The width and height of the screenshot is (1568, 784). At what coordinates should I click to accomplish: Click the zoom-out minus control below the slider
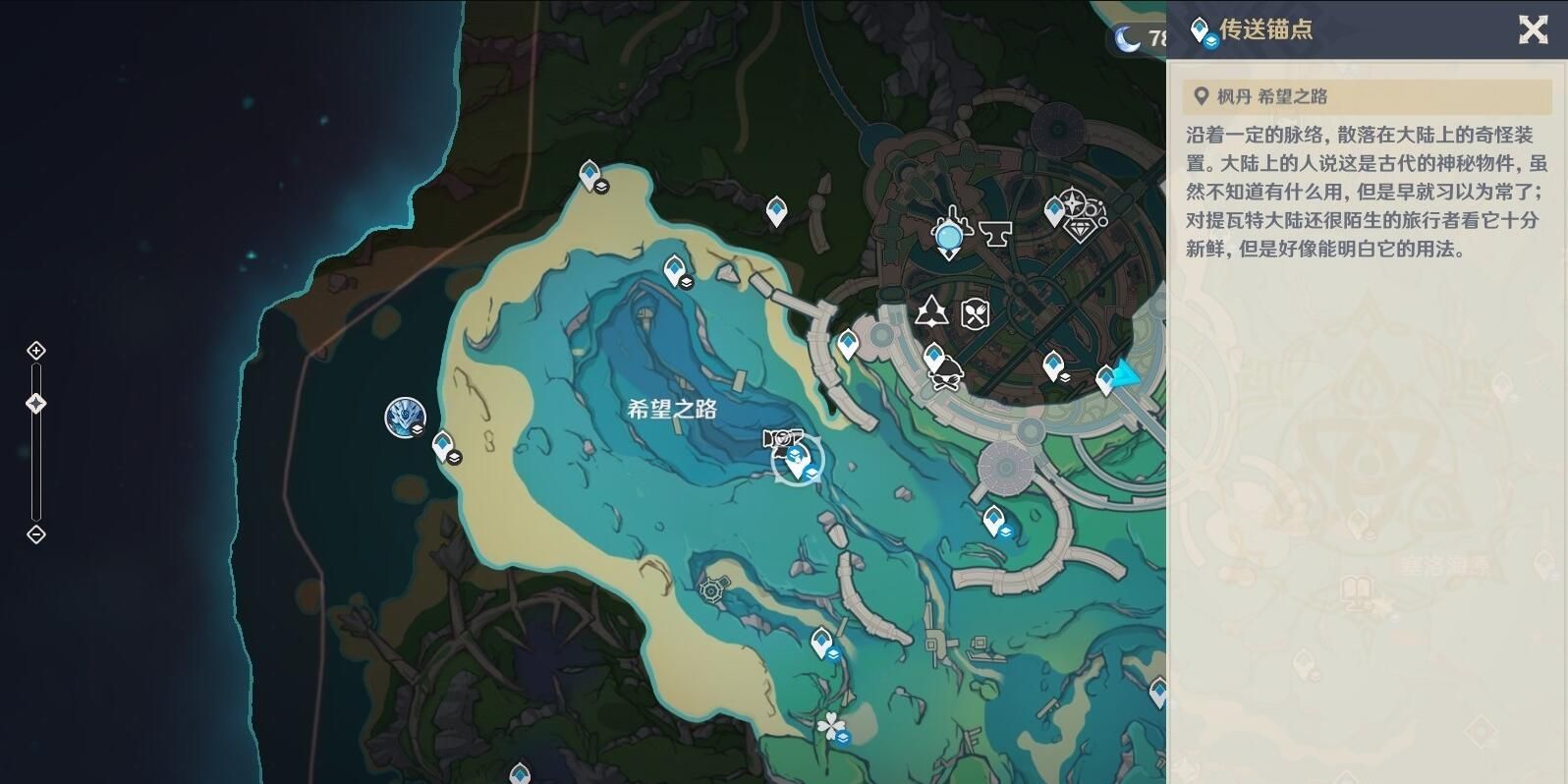point(36,534)
